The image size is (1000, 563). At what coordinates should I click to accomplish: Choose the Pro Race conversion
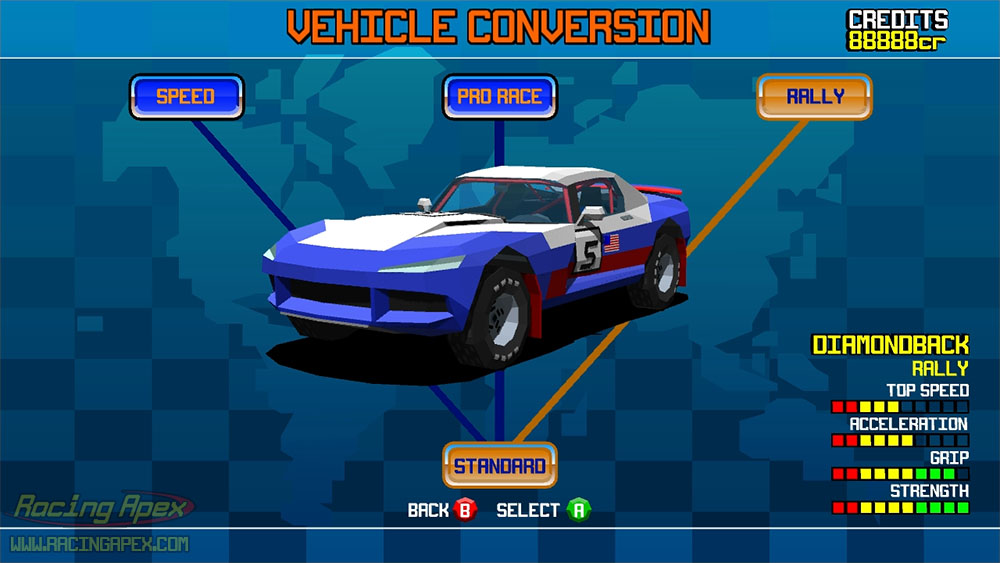point(499,97)
